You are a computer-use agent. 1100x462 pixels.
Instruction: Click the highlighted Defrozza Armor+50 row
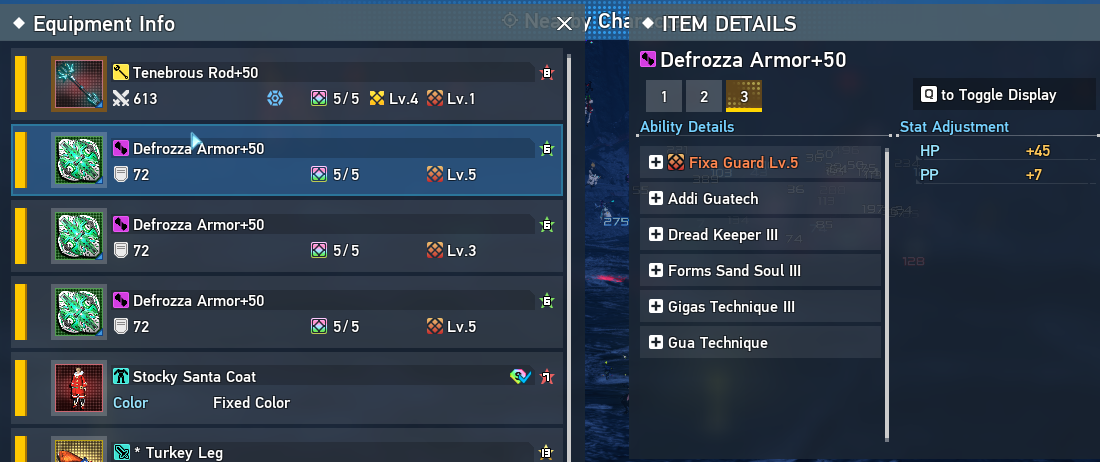click(x=300, y=161)
